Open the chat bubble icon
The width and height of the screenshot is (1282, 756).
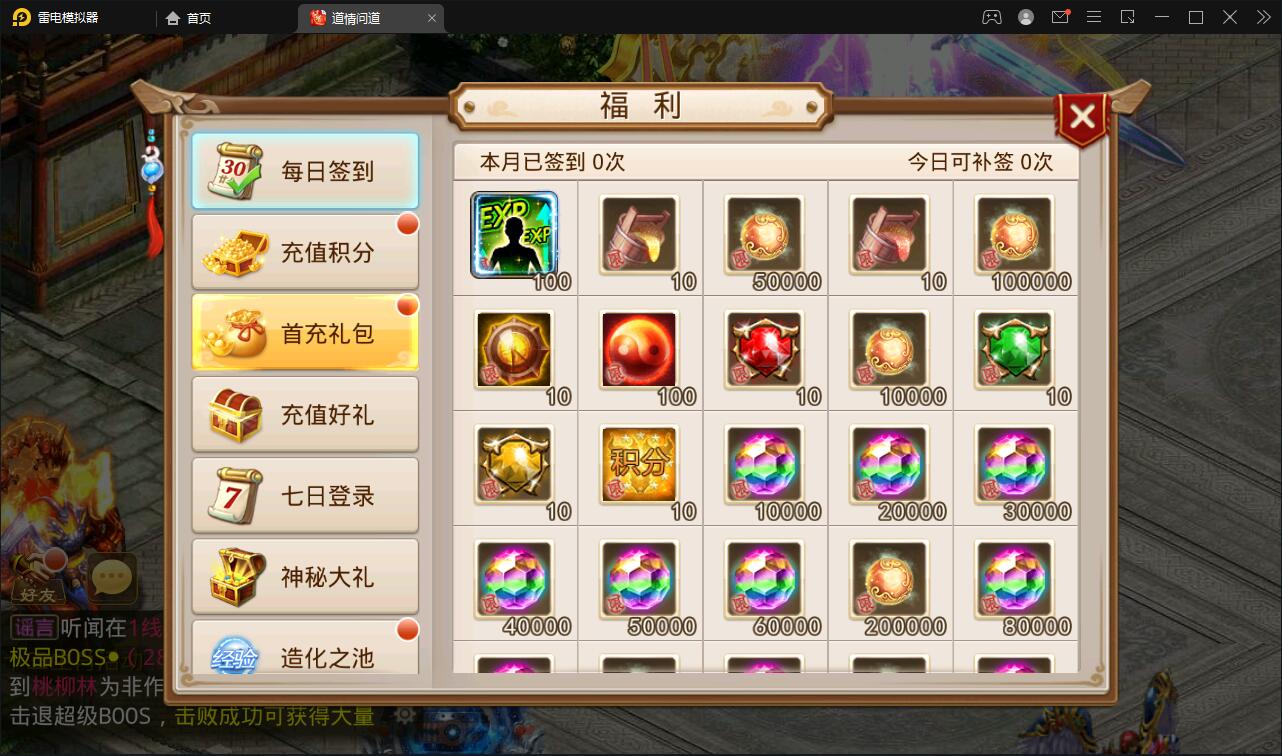[x=111, y=578]
